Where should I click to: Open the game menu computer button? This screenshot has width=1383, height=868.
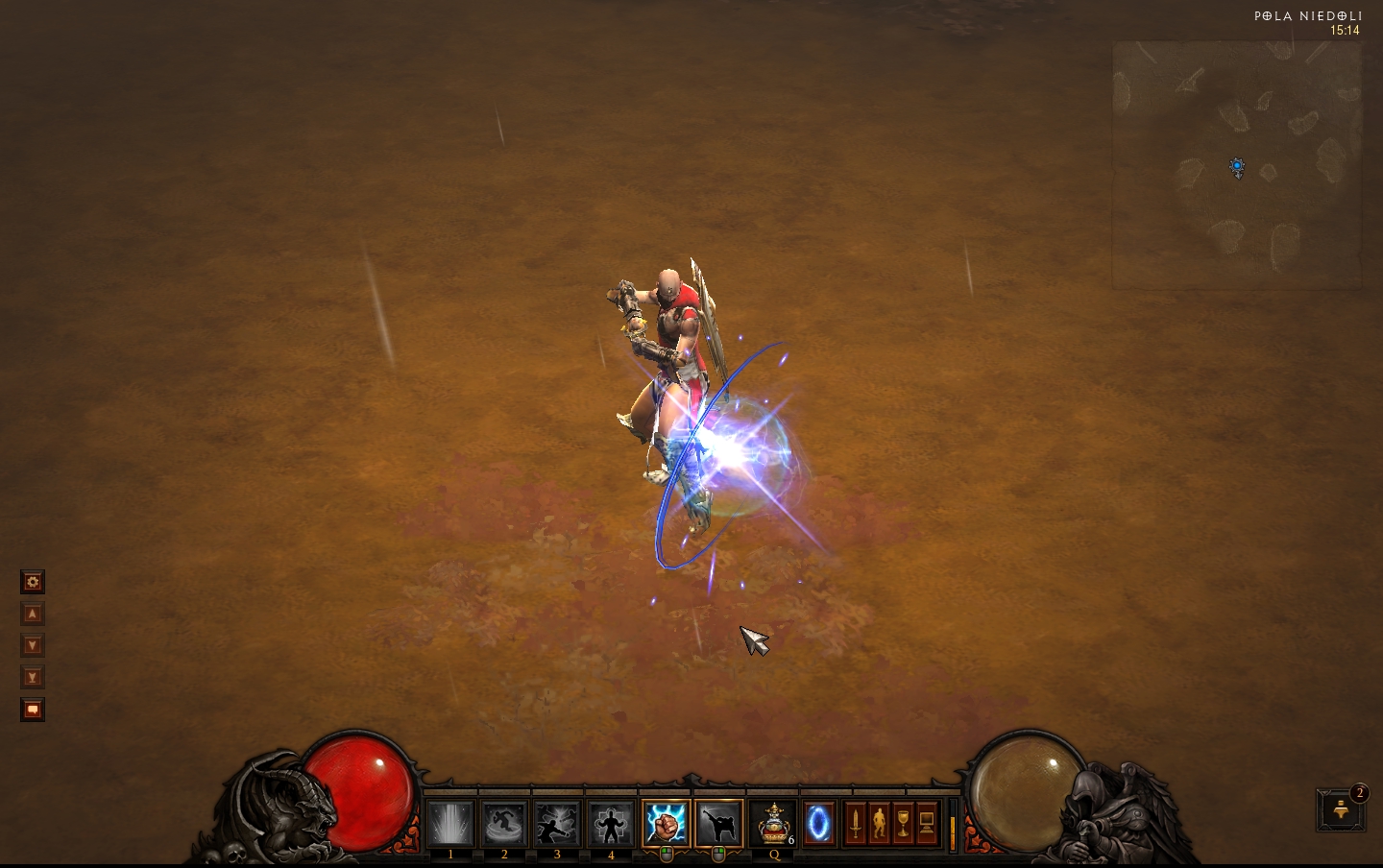click(927, 824)
